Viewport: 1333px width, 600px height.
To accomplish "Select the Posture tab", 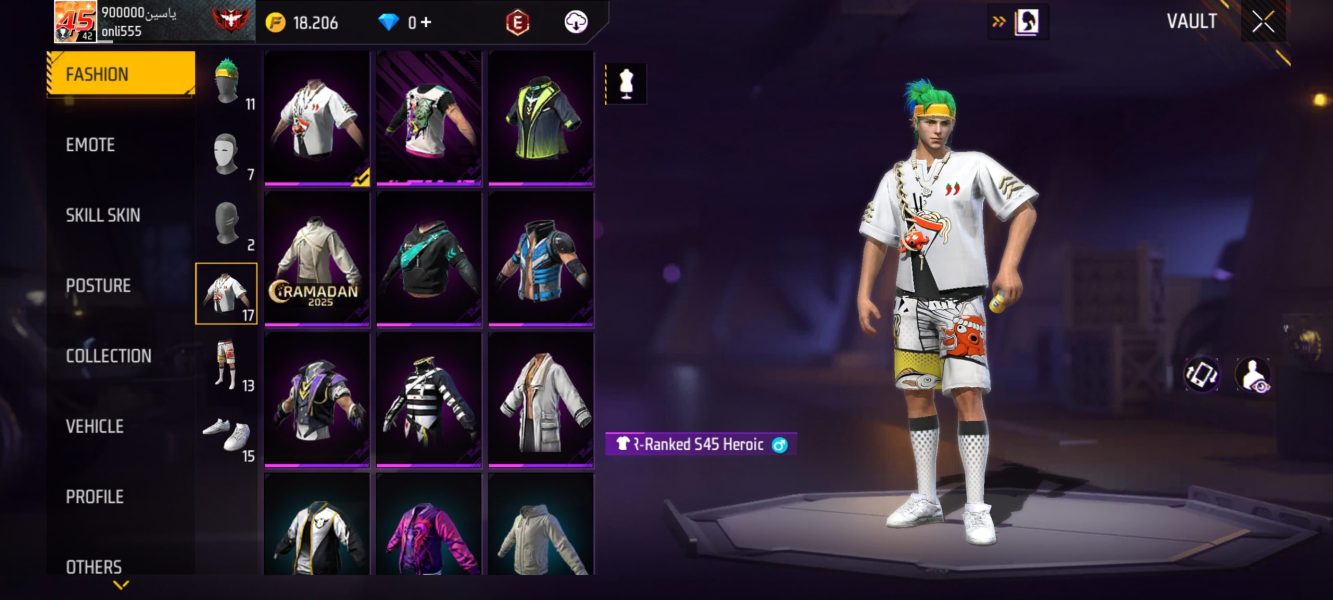I will 98,286.
